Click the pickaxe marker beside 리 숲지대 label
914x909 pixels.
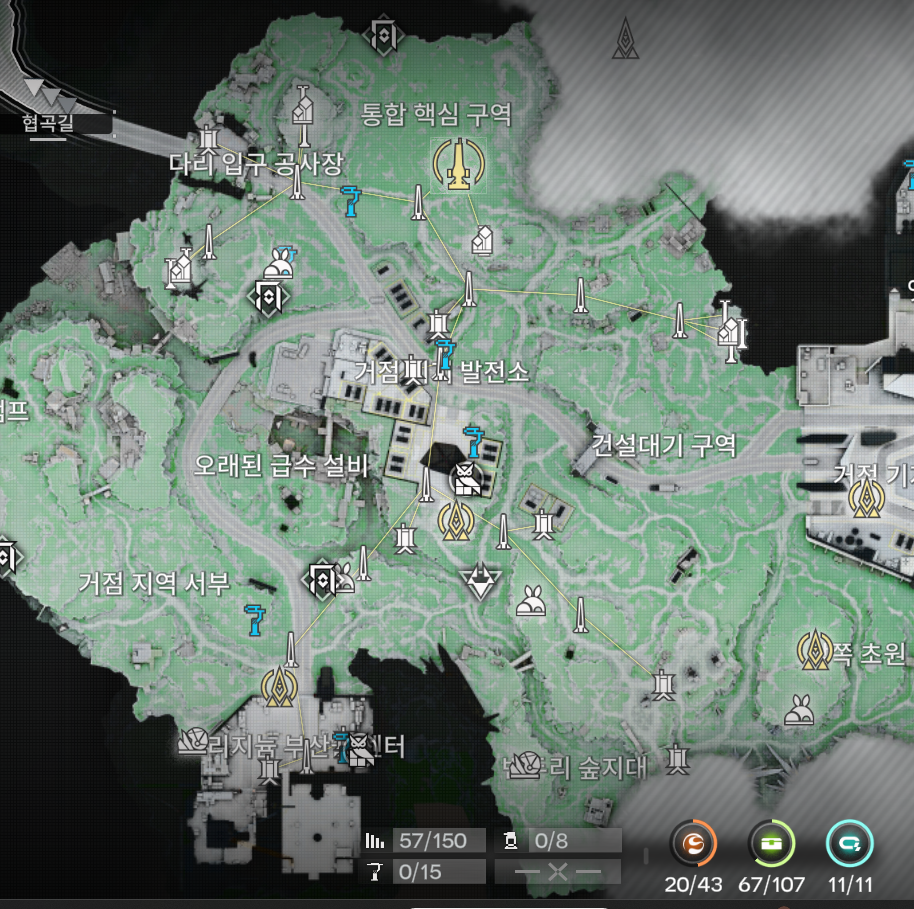(524, 767)
